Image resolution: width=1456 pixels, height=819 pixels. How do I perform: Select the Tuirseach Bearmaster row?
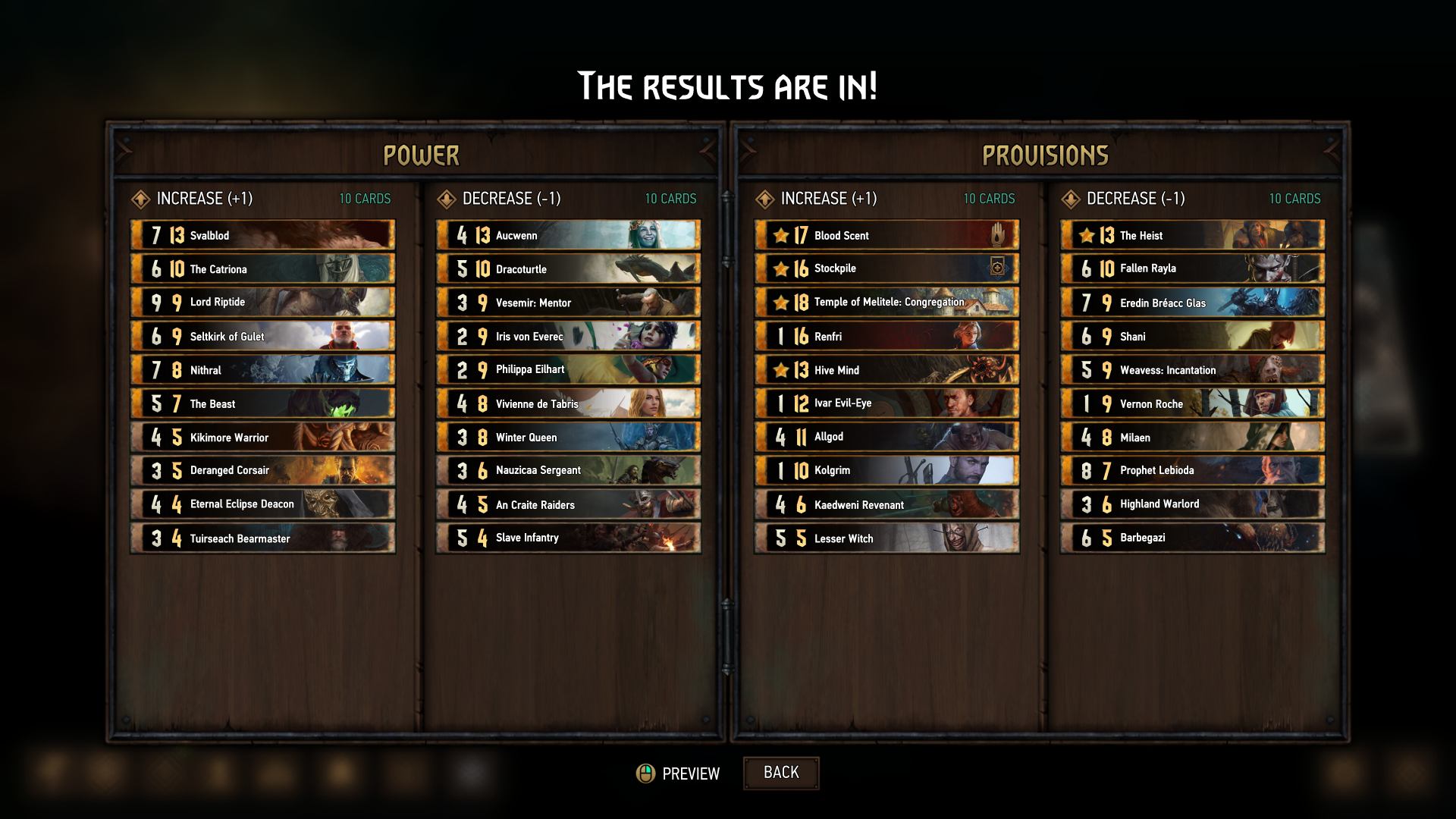point(262,538)
